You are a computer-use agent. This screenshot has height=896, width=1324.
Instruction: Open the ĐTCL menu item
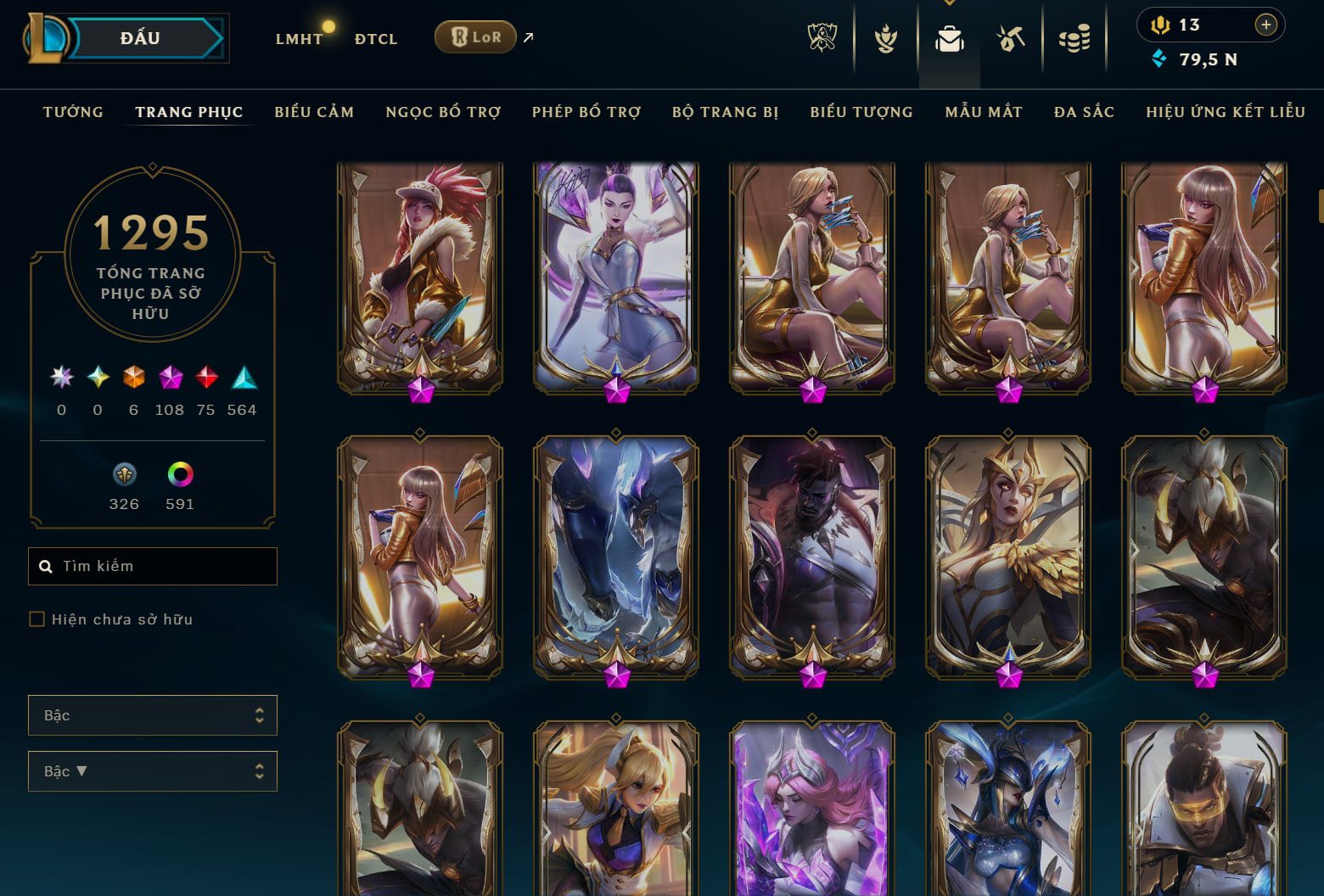tap(374, 38)
